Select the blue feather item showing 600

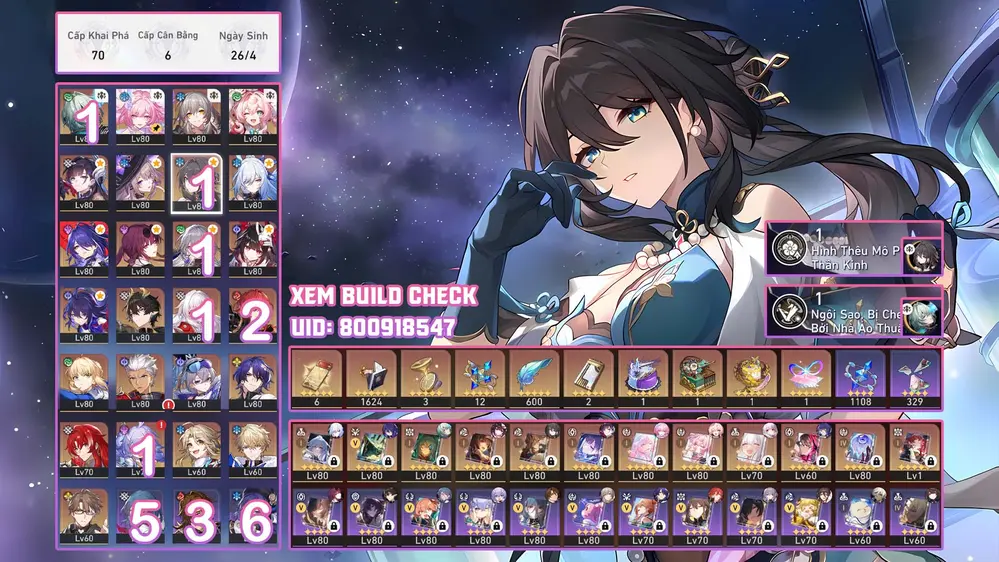coord(534,377)
